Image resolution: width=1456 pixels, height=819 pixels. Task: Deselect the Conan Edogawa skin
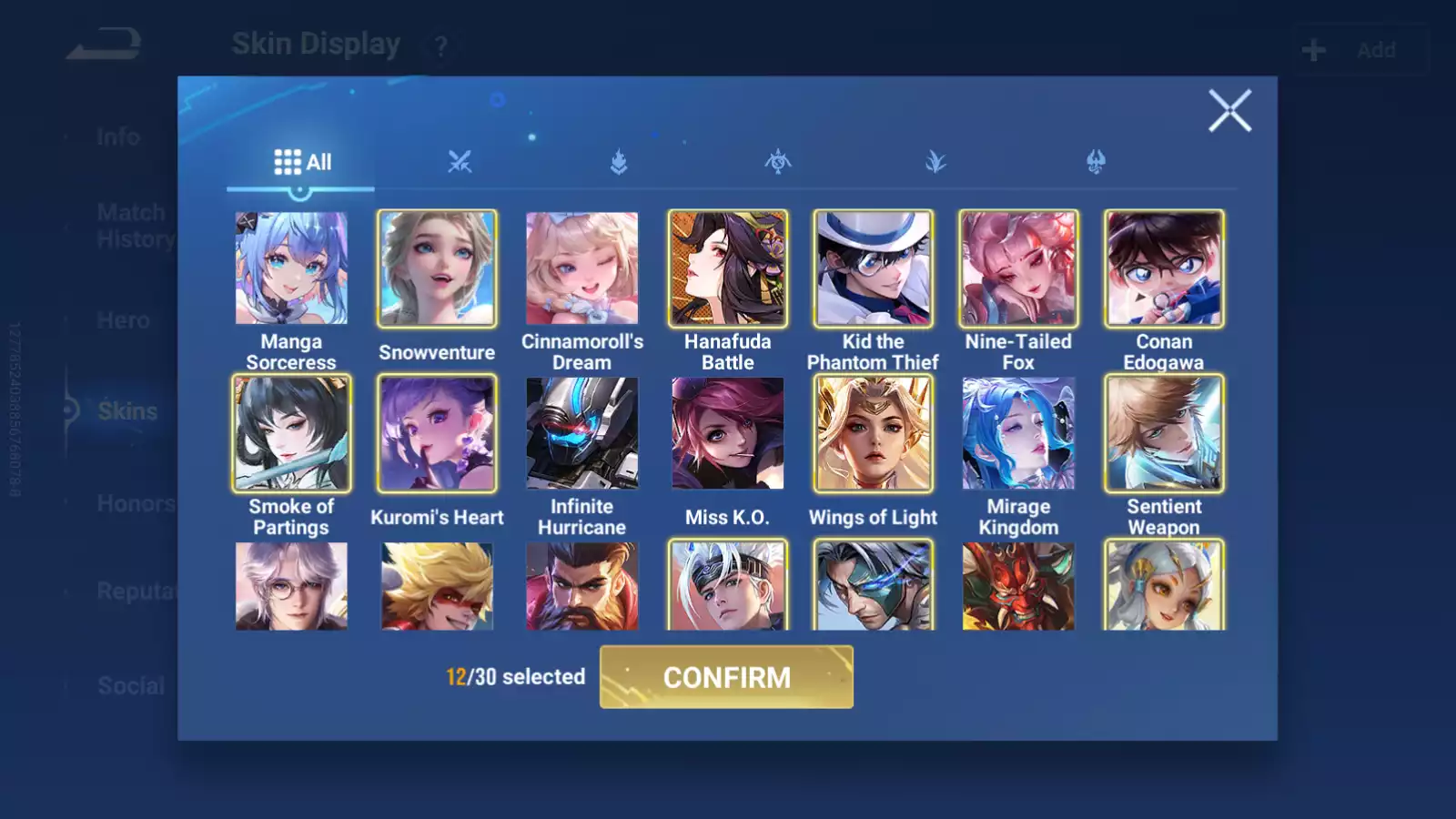coord(1164,269)
